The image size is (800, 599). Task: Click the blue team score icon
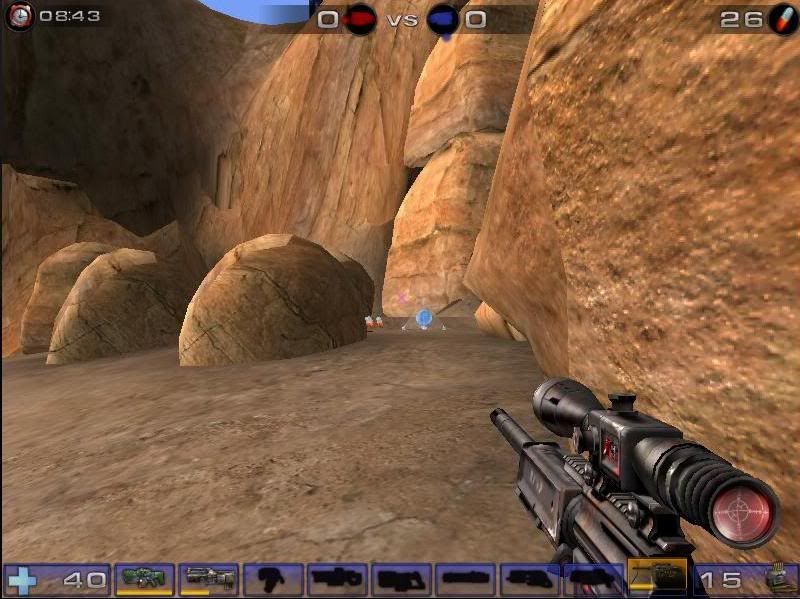tap(443, 19)
